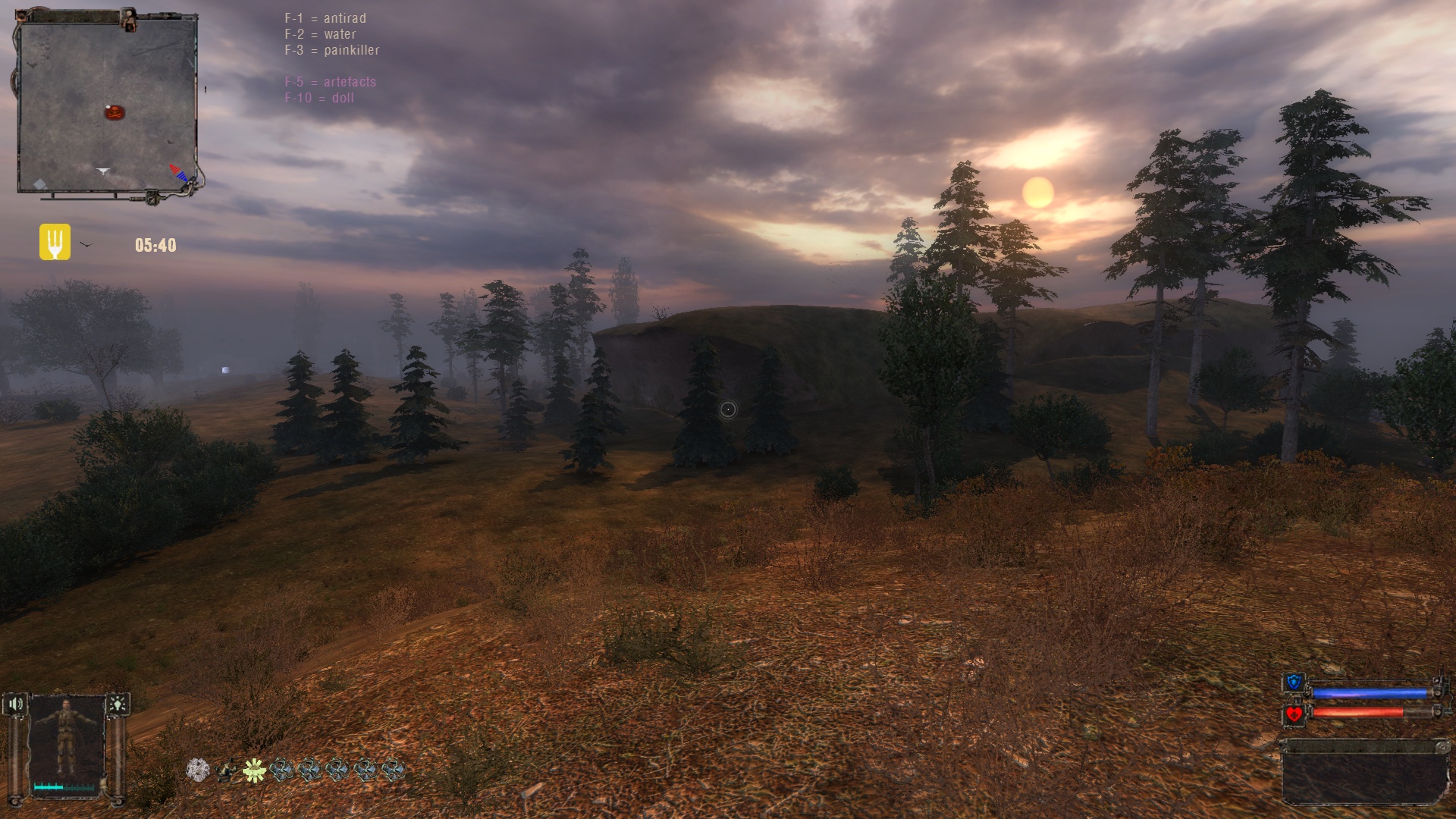
Task: Click the red heart health icon
Action: click(1294, 714)
